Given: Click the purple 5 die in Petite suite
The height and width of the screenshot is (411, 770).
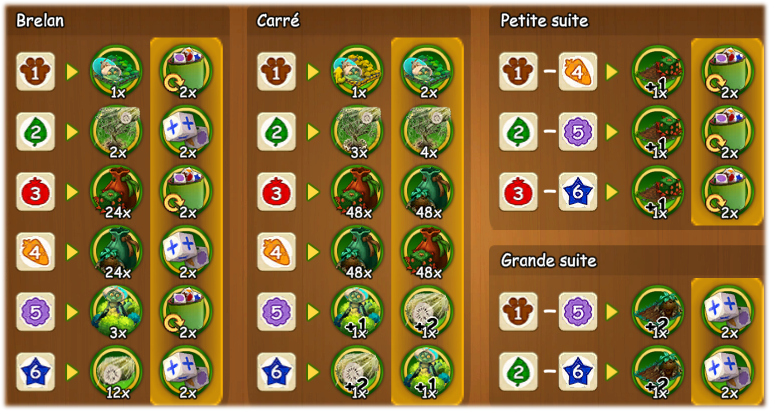Looking at the screenshot, I should pyautogui.click(x=578, y=131).
